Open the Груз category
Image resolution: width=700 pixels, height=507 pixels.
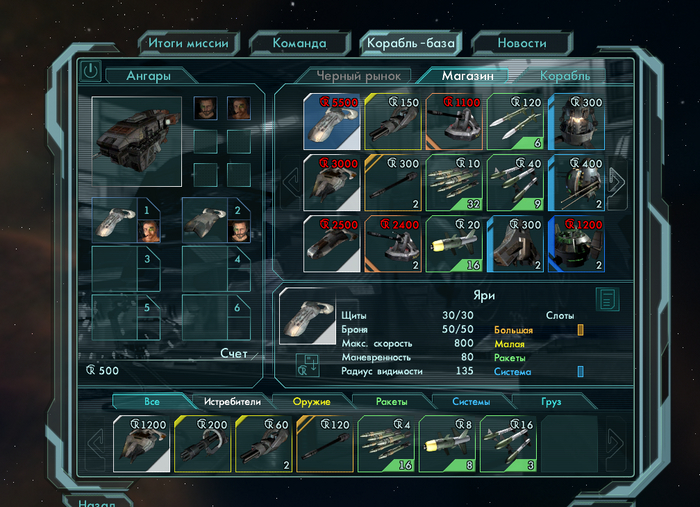click(x=551, y=402)
